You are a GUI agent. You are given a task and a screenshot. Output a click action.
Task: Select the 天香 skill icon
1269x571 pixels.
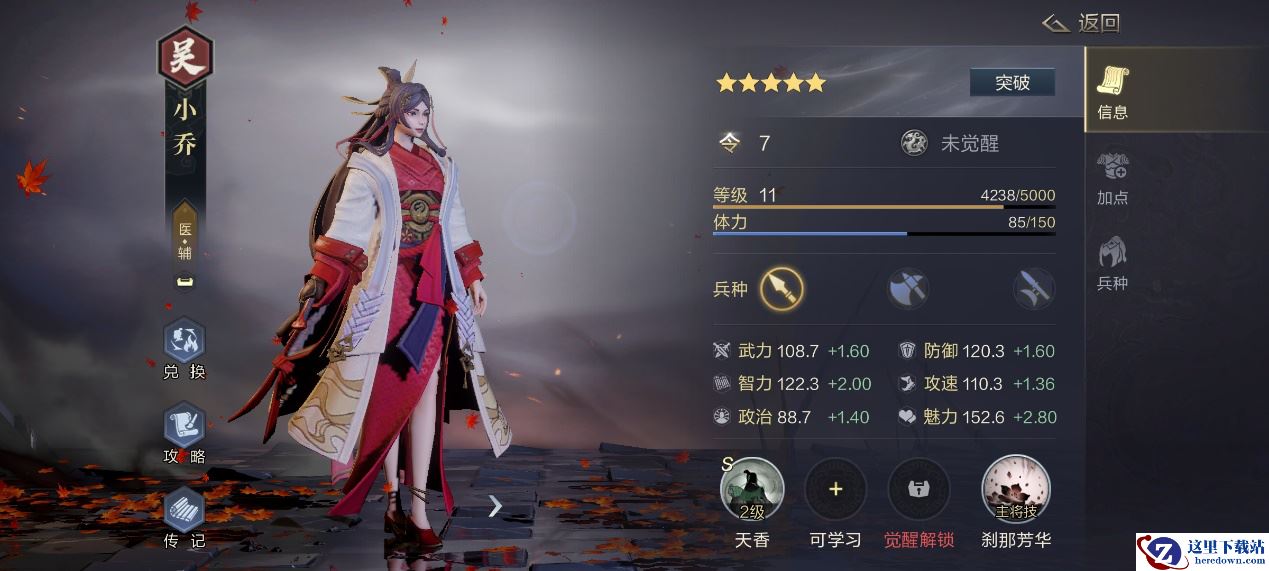coord(752,490)
